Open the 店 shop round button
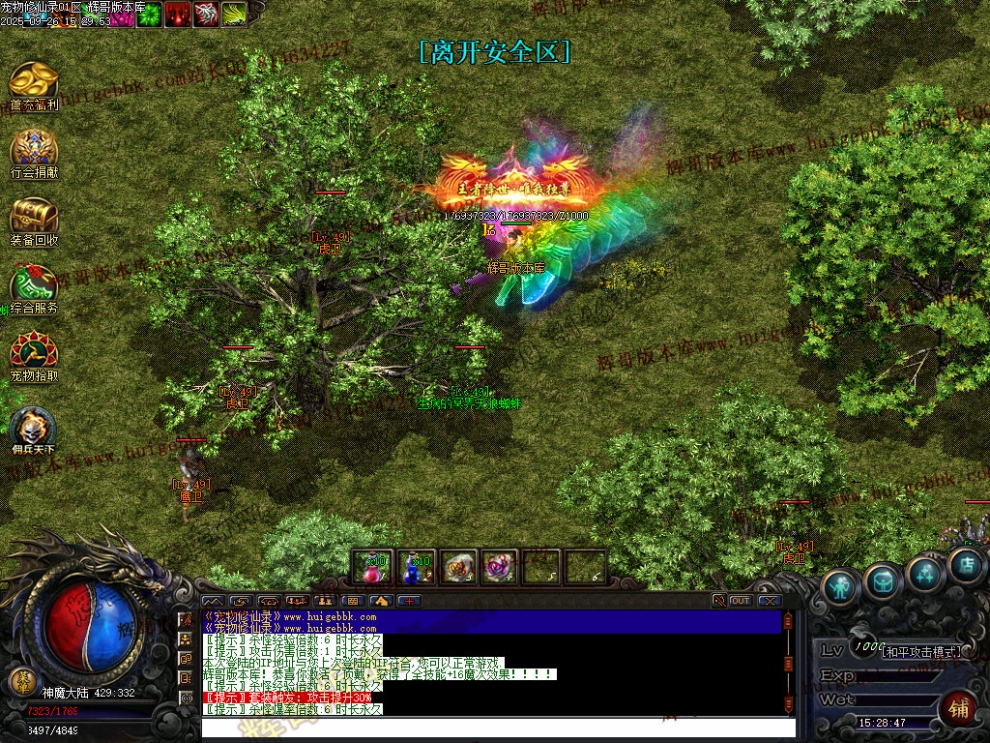This screenshot has height=743, width=990. pyautogui.click(x=966, y=566)
